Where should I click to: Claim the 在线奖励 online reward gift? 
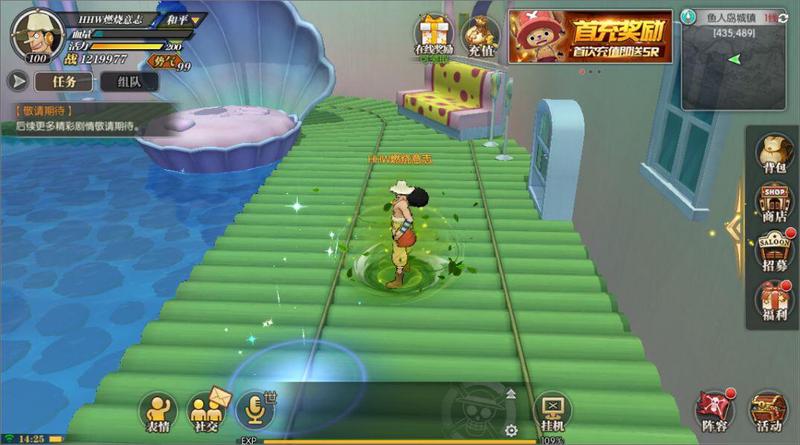pyautogui.click(x=434, y=35)
